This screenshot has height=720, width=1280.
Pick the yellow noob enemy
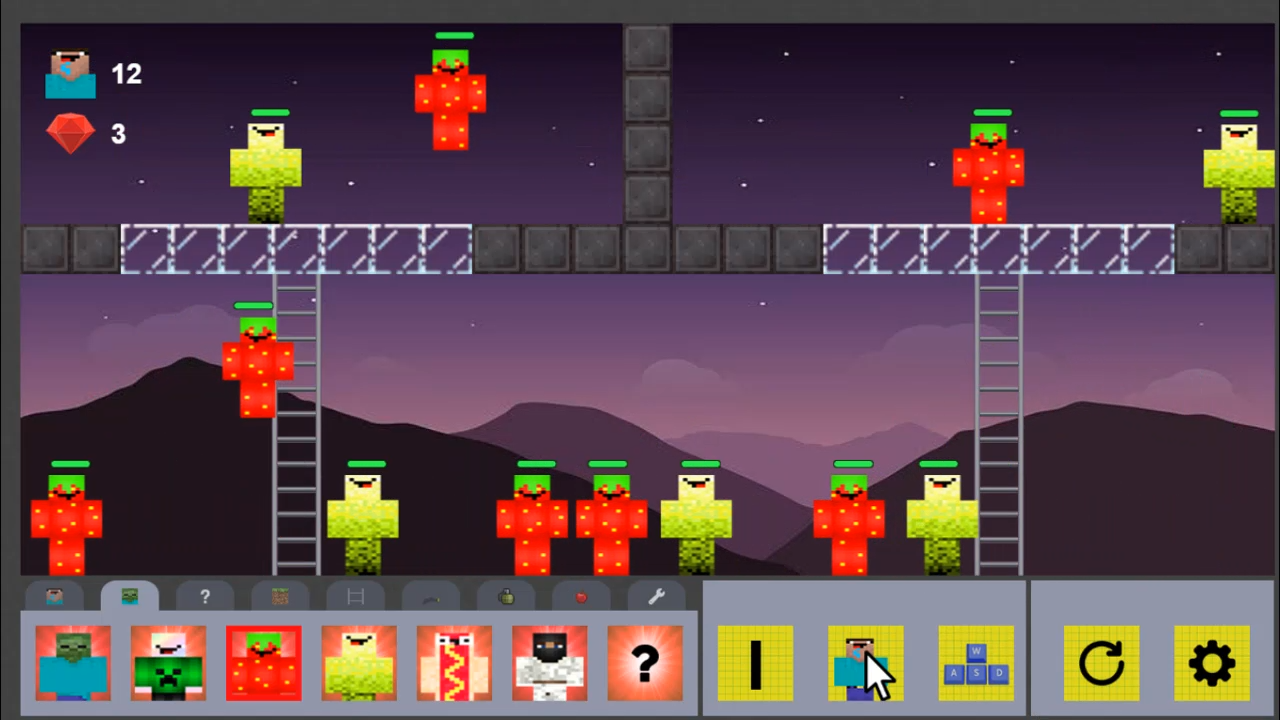[x=359, y=663]
